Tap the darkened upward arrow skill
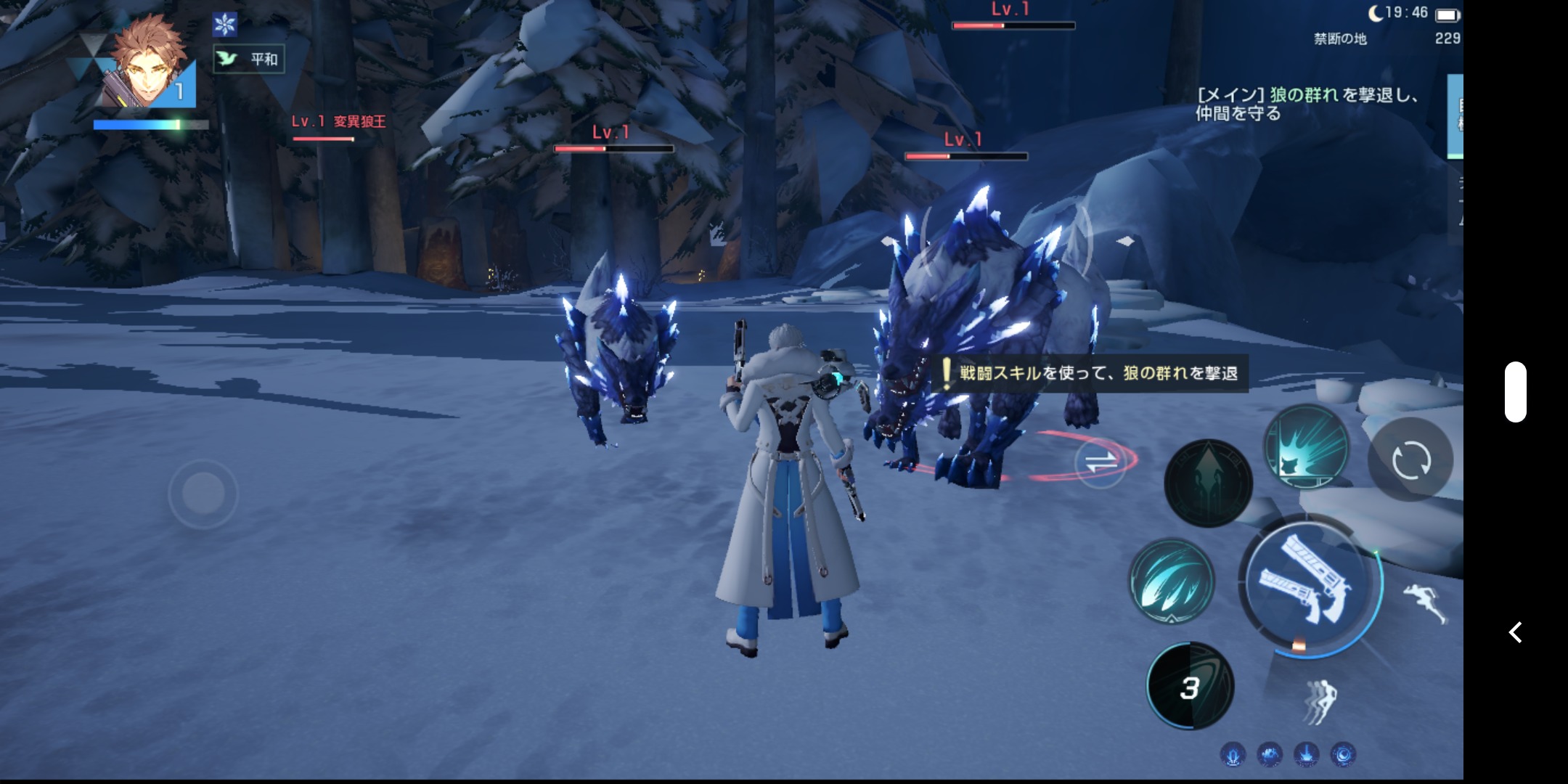Screen dimensions: 1568x784 [x=1208, y=483]
